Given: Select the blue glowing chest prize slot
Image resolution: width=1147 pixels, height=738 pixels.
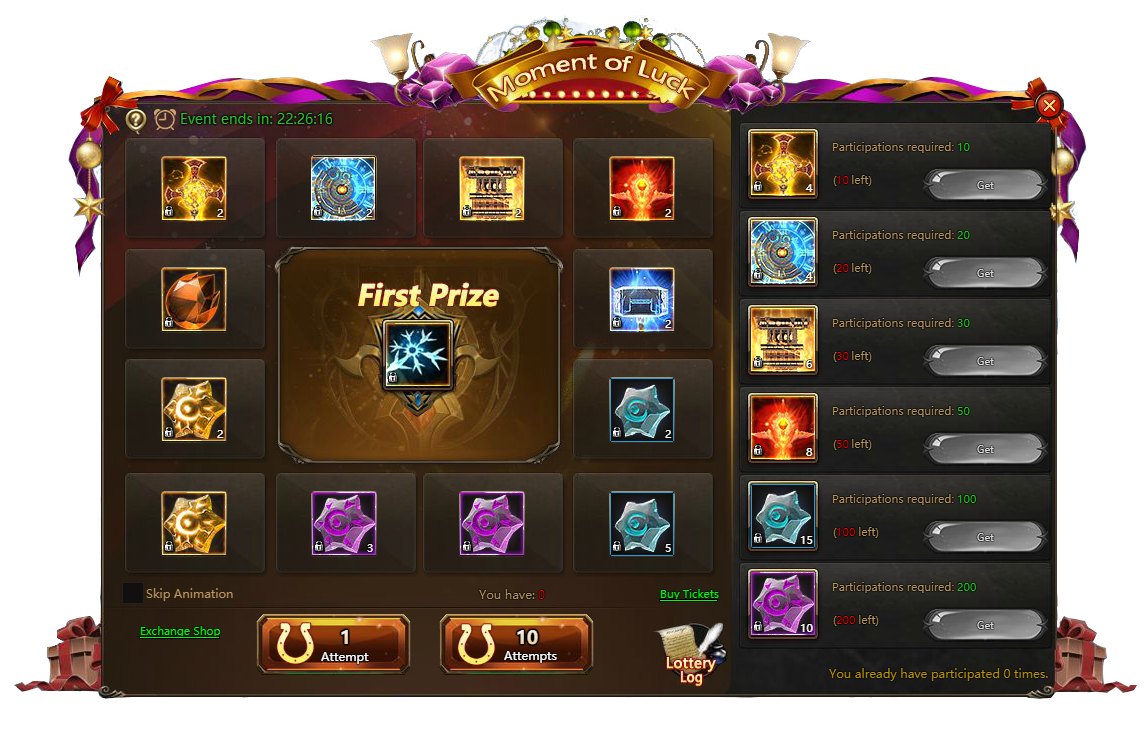Looking at the screenshot, I should 642,299.
